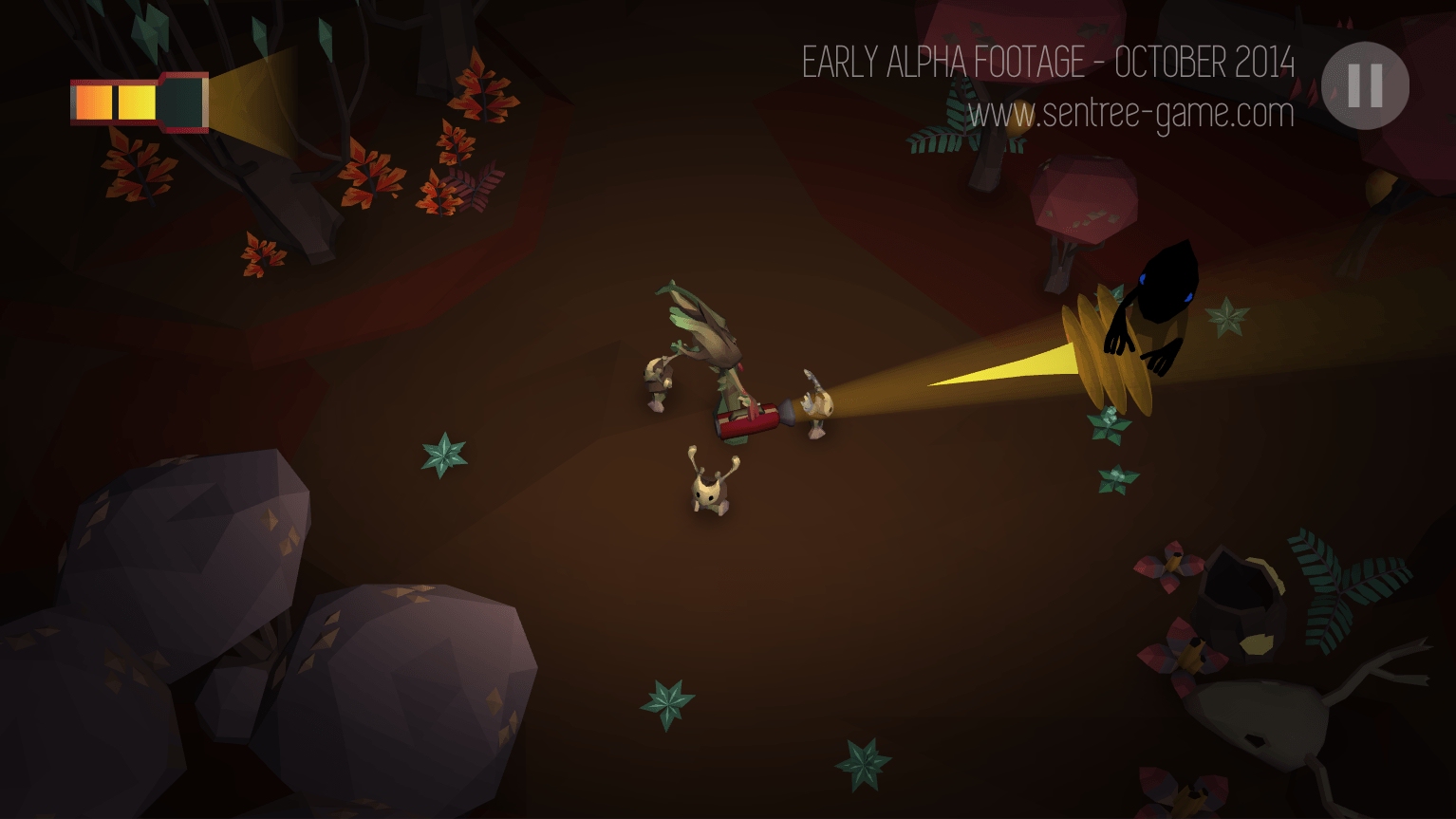Click the flashlight battery indicator
Viewport: 1456px width, 819px height.
(x=139, y=101)
